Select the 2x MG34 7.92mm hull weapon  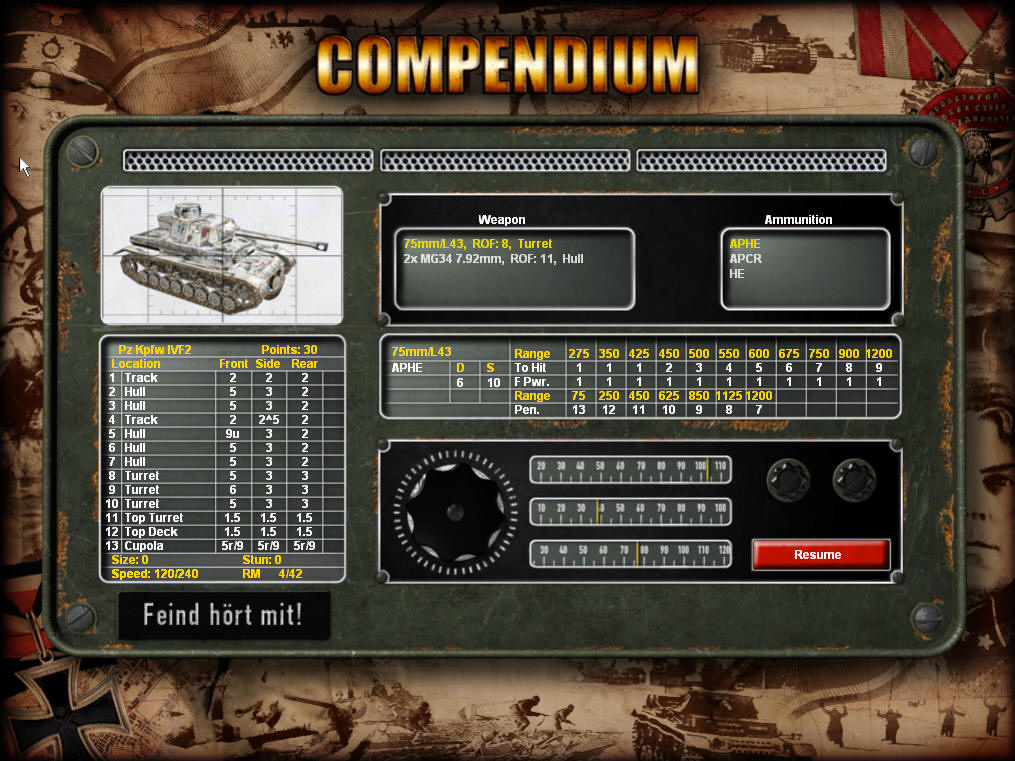(x=493, y=259)
